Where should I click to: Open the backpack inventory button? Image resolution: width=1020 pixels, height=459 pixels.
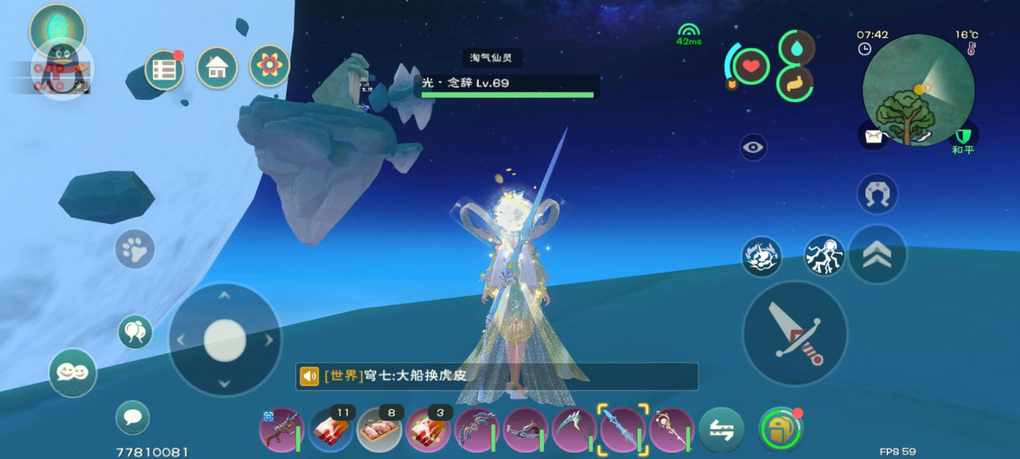(780, 429)
